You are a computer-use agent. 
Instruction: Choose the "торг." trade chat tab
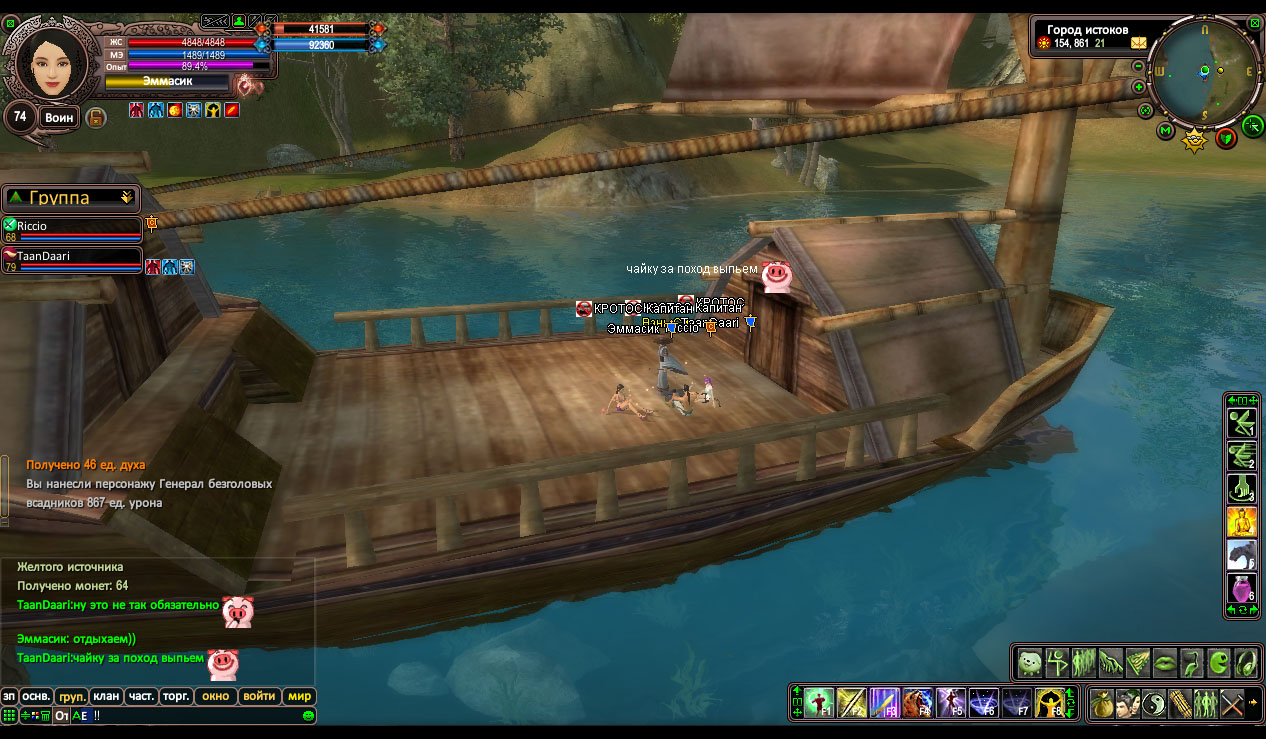[x=178, y=696]
